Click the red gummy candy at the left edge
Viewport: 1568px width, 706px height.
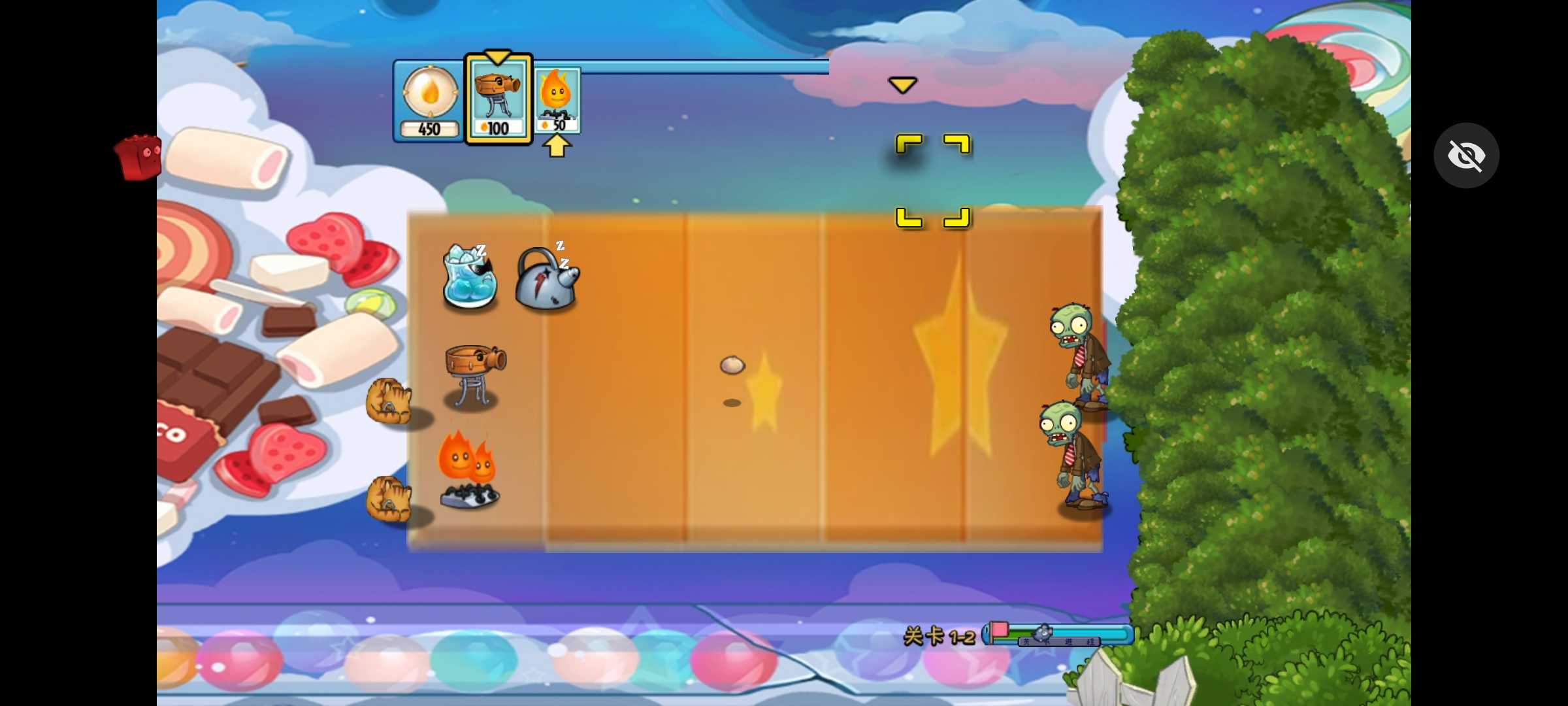pyautogui.click(x=139, y=157)
